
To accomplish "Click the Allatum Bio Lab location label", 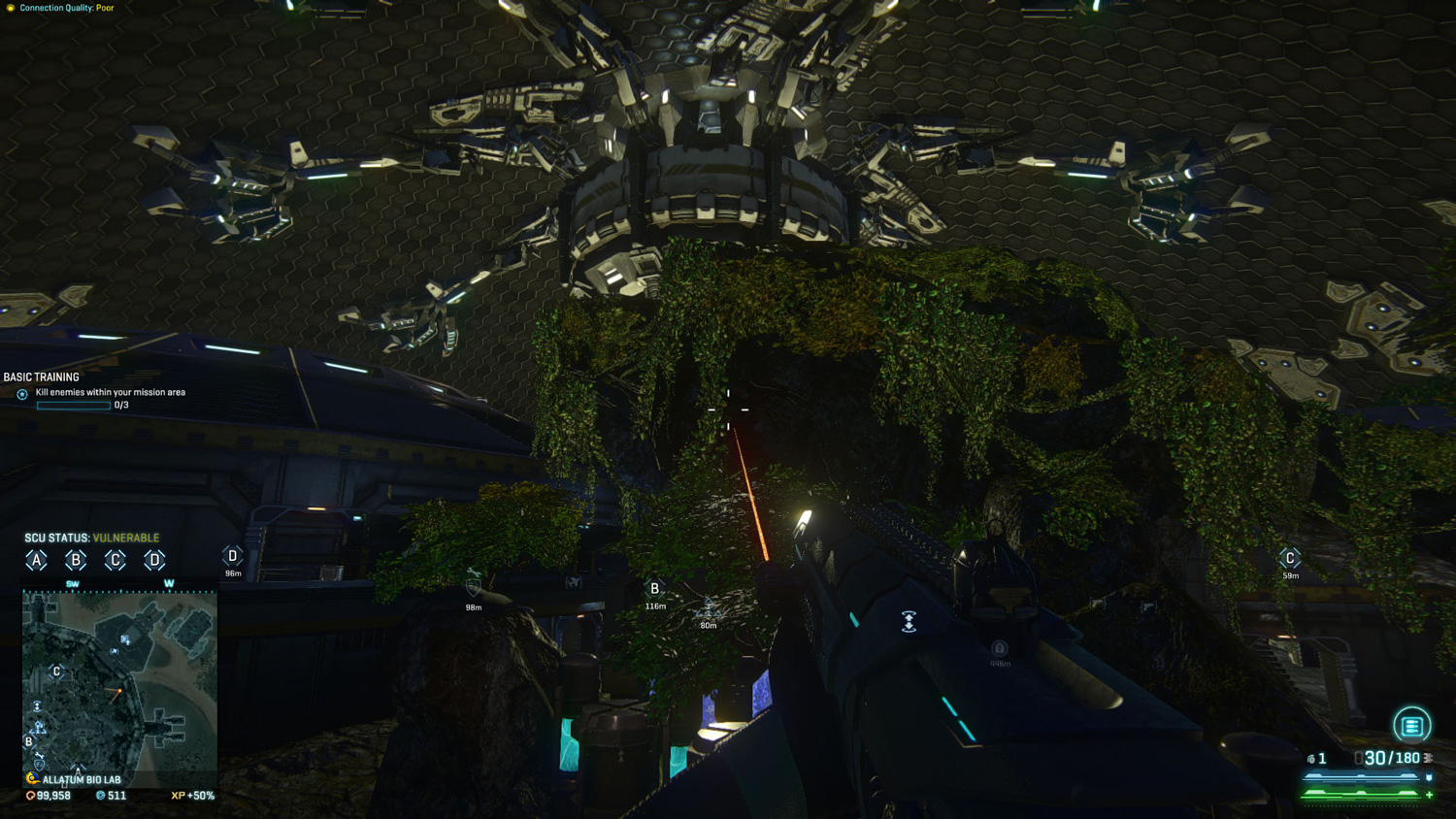I will pos(82,779).
